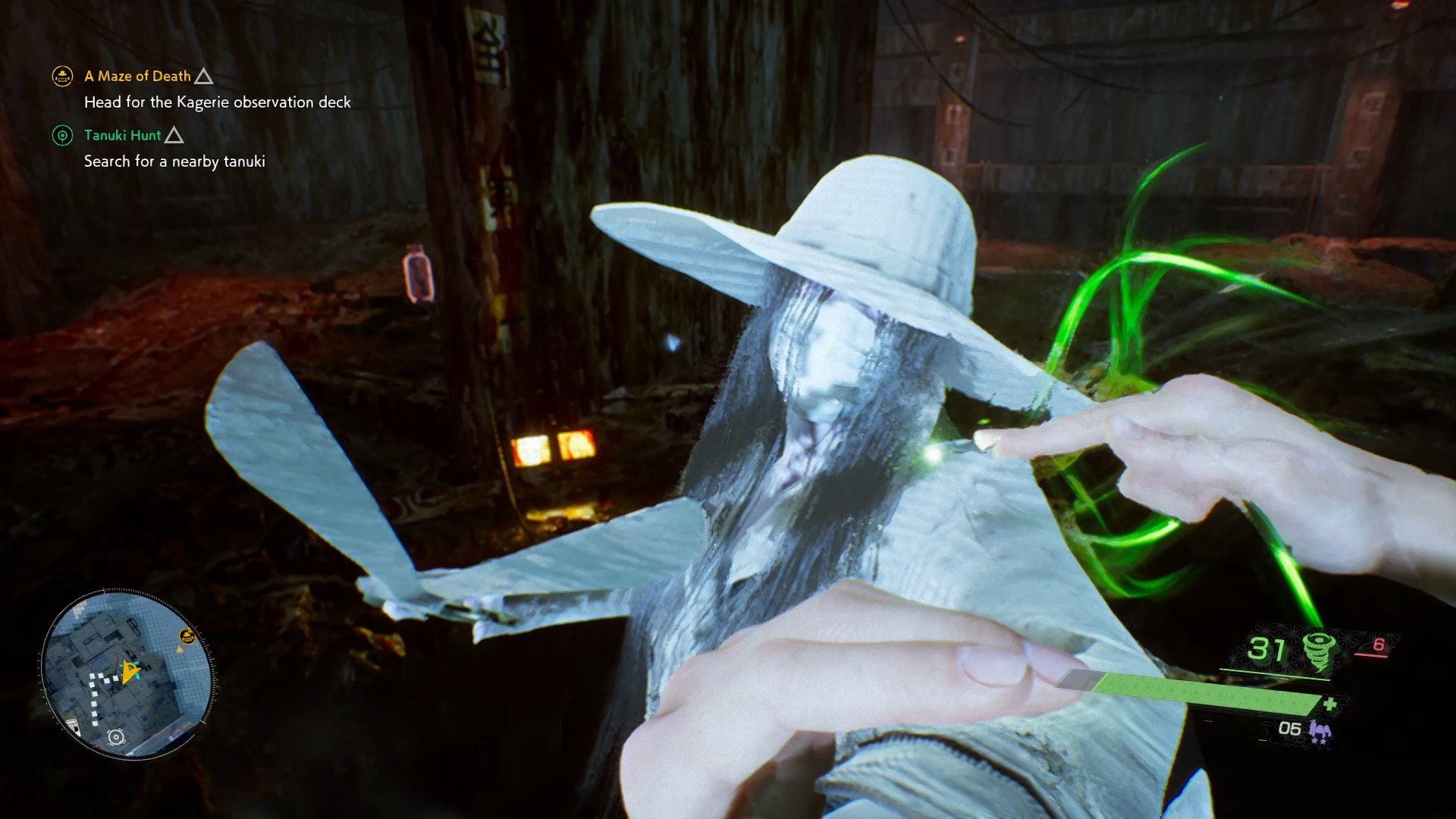This screenshot has height=819, width=1456.
Task: Click the green Tanuki Hunt side quest icon
Action: click(x=62, y=136)
